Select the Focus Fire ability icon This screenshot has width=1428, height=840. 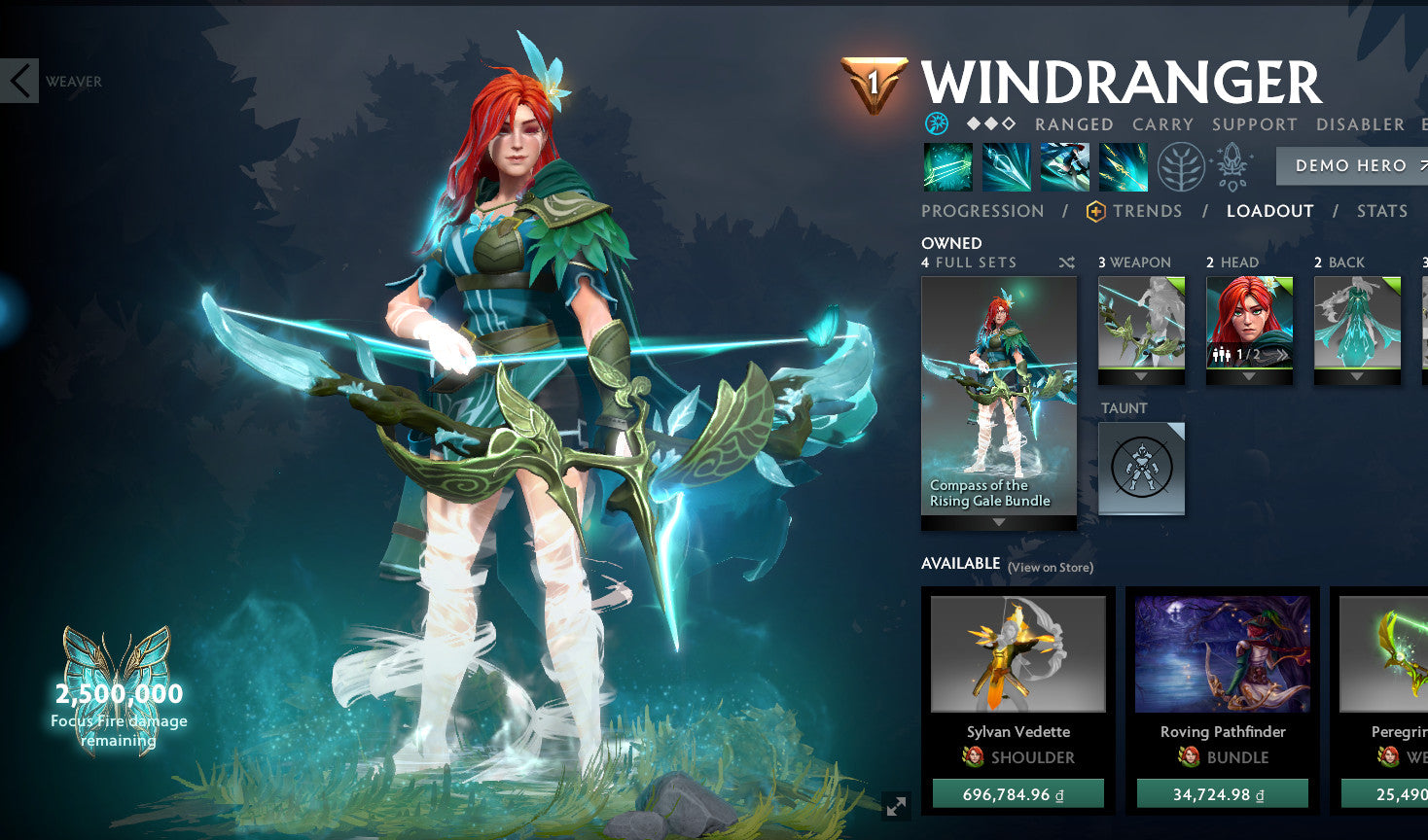1124,166
